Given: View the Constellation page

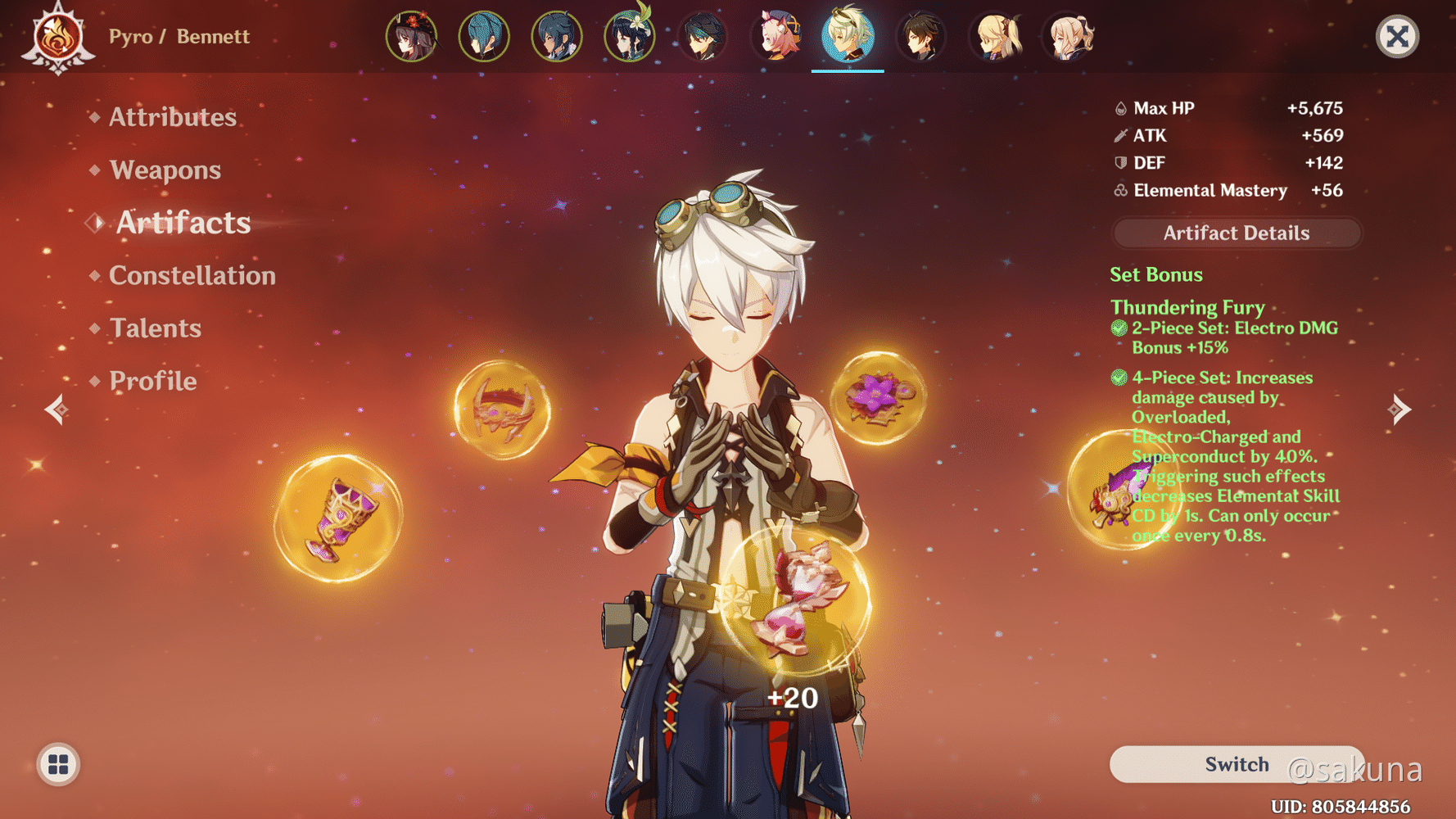Looking at the screenshot, I should pos(192,275).
